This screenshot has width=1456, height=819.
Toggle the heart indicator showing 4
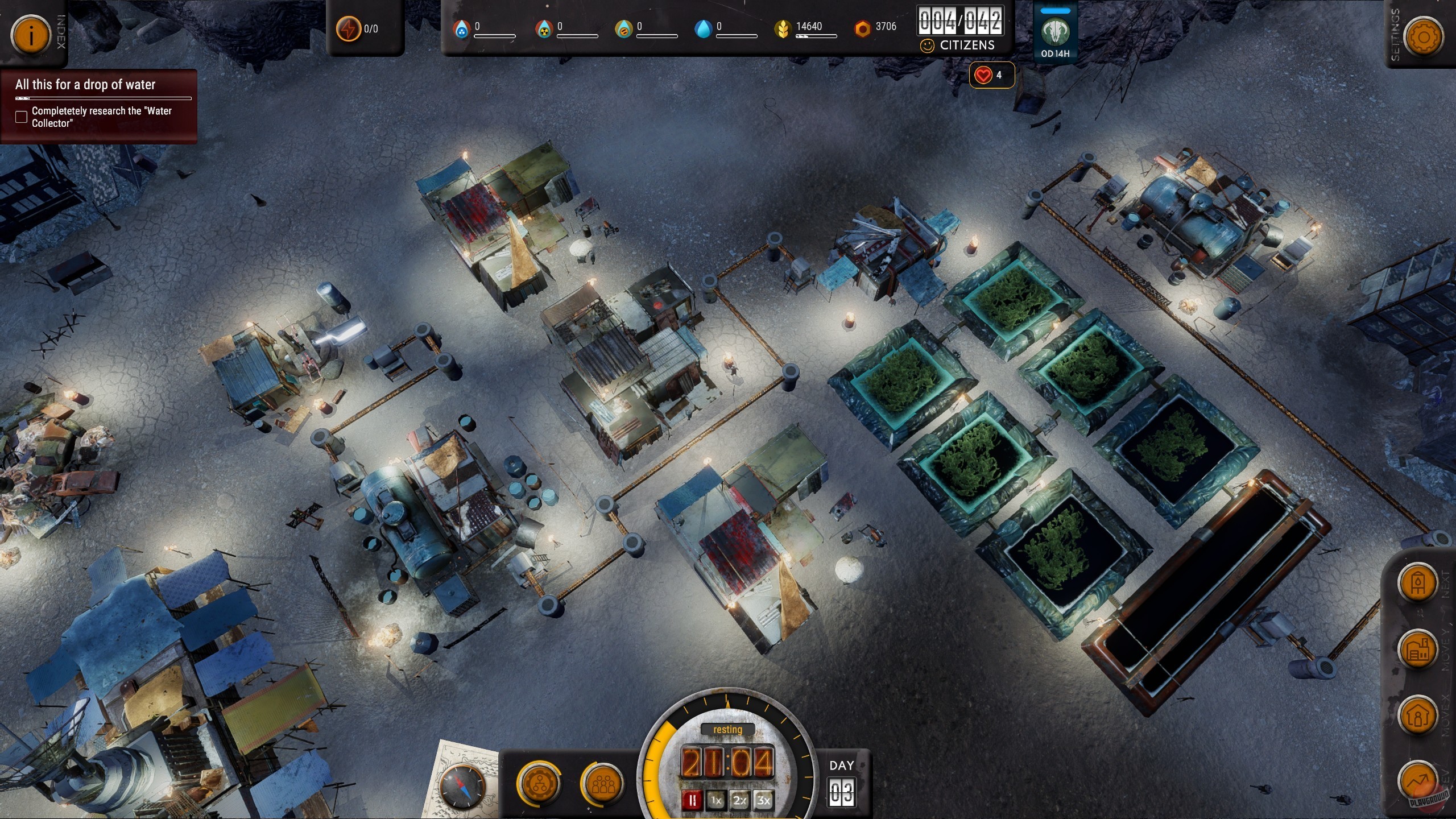point(991,74)
